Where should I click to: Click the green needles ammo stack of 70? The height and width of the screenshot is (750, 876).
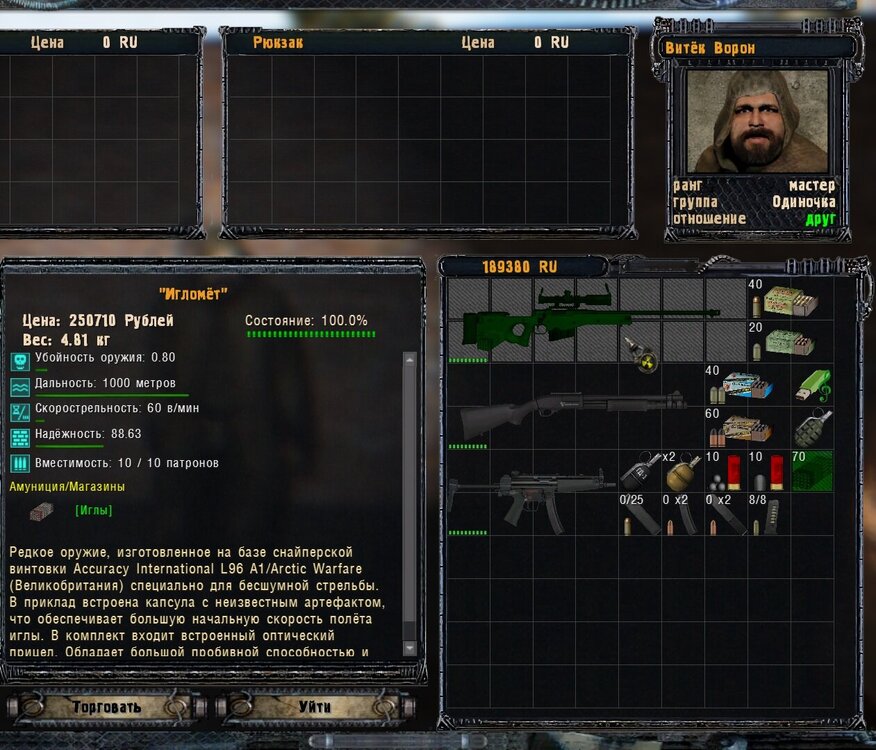pyautogui.click(x=811, y=470)
